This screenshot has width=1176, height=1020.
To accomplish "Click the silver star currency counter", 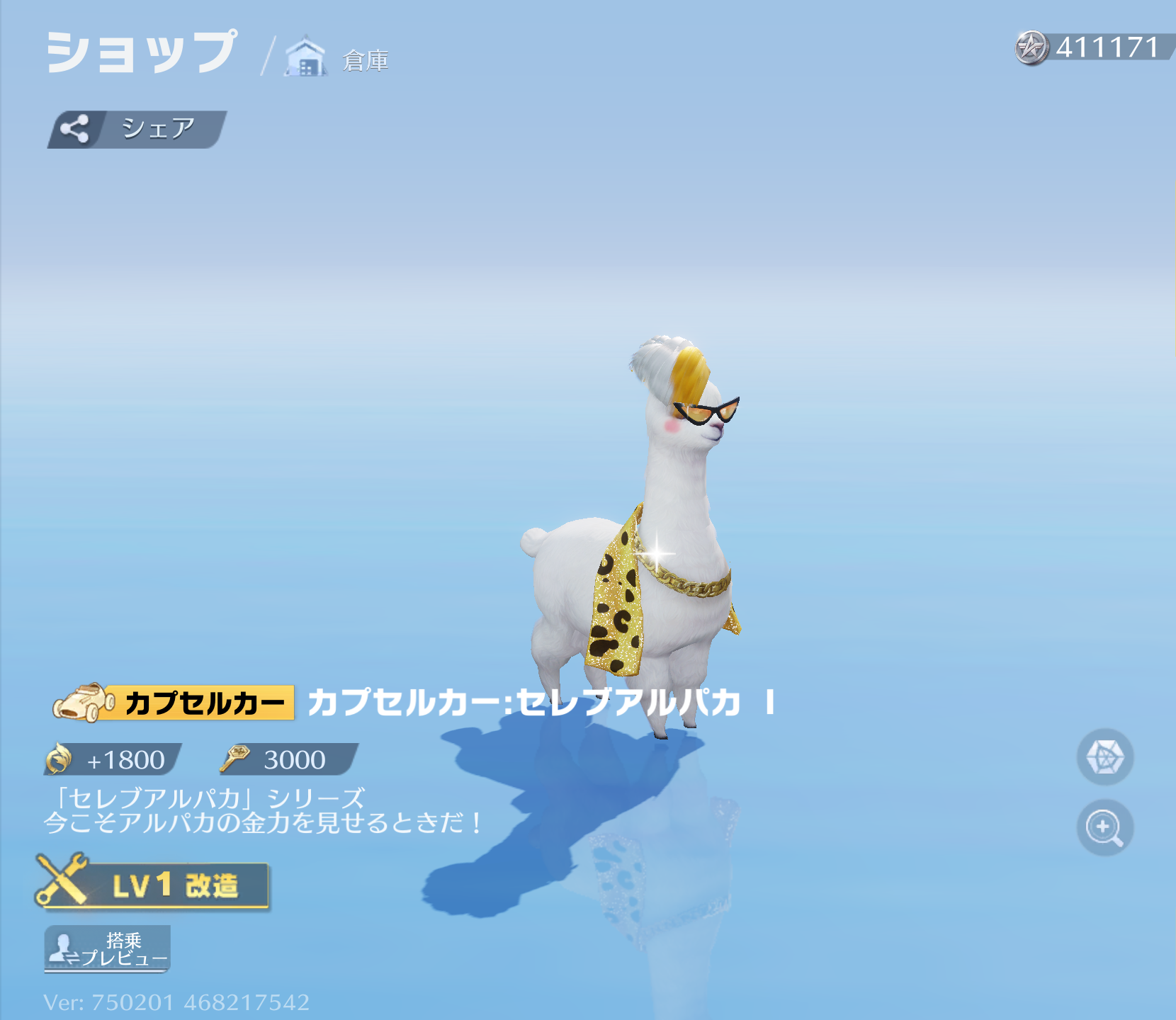I will tap(1092, 47).
